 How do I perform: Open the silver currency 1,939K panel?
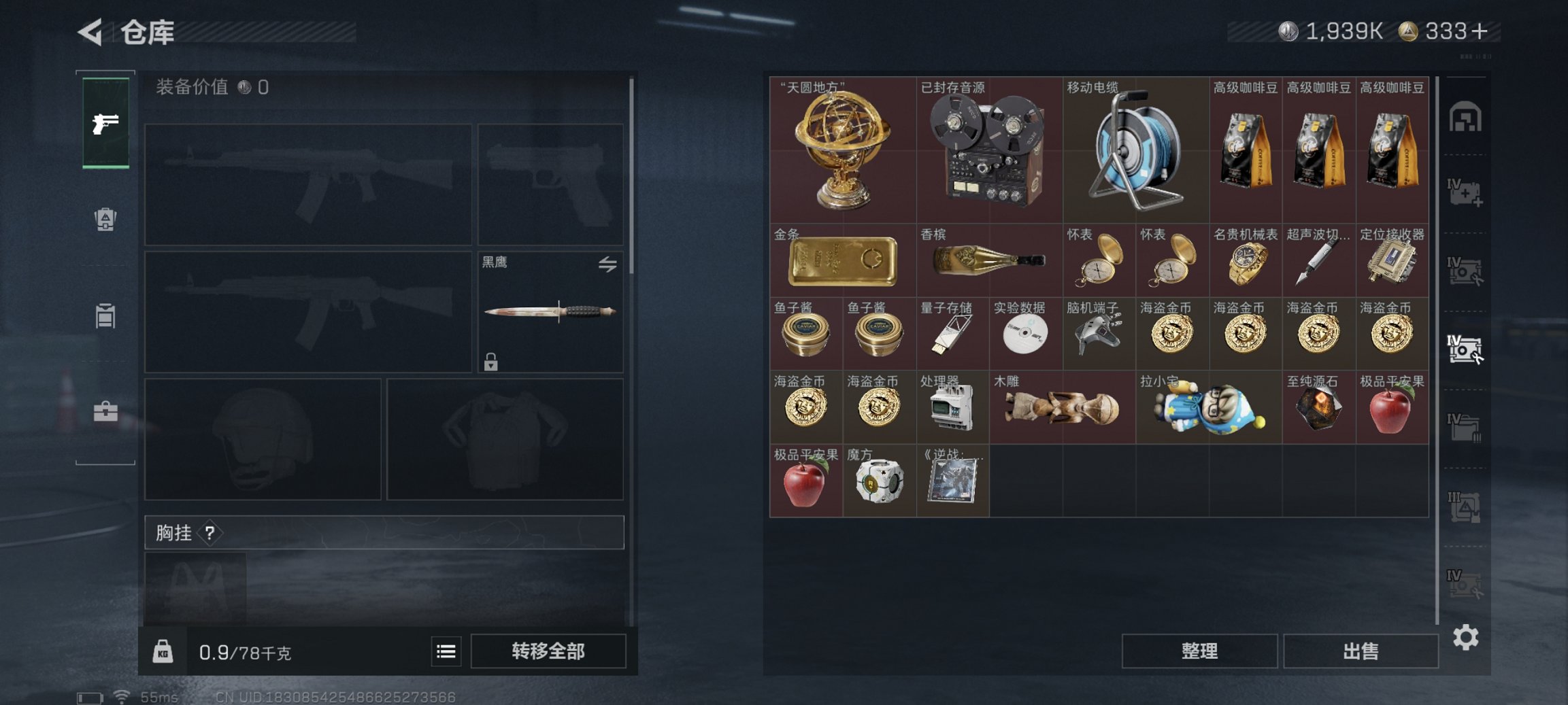click(x=1333, y=31)
